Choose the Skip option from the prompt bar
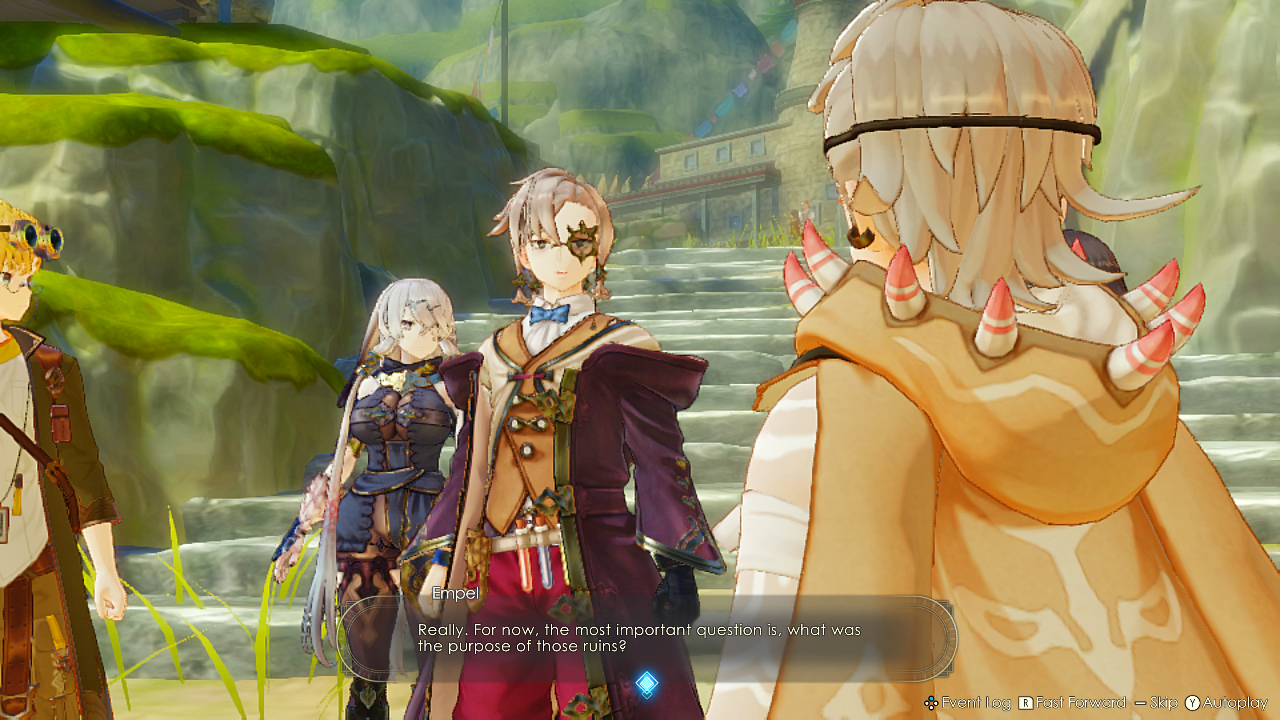1280x720 pixels. [1163, 702]
